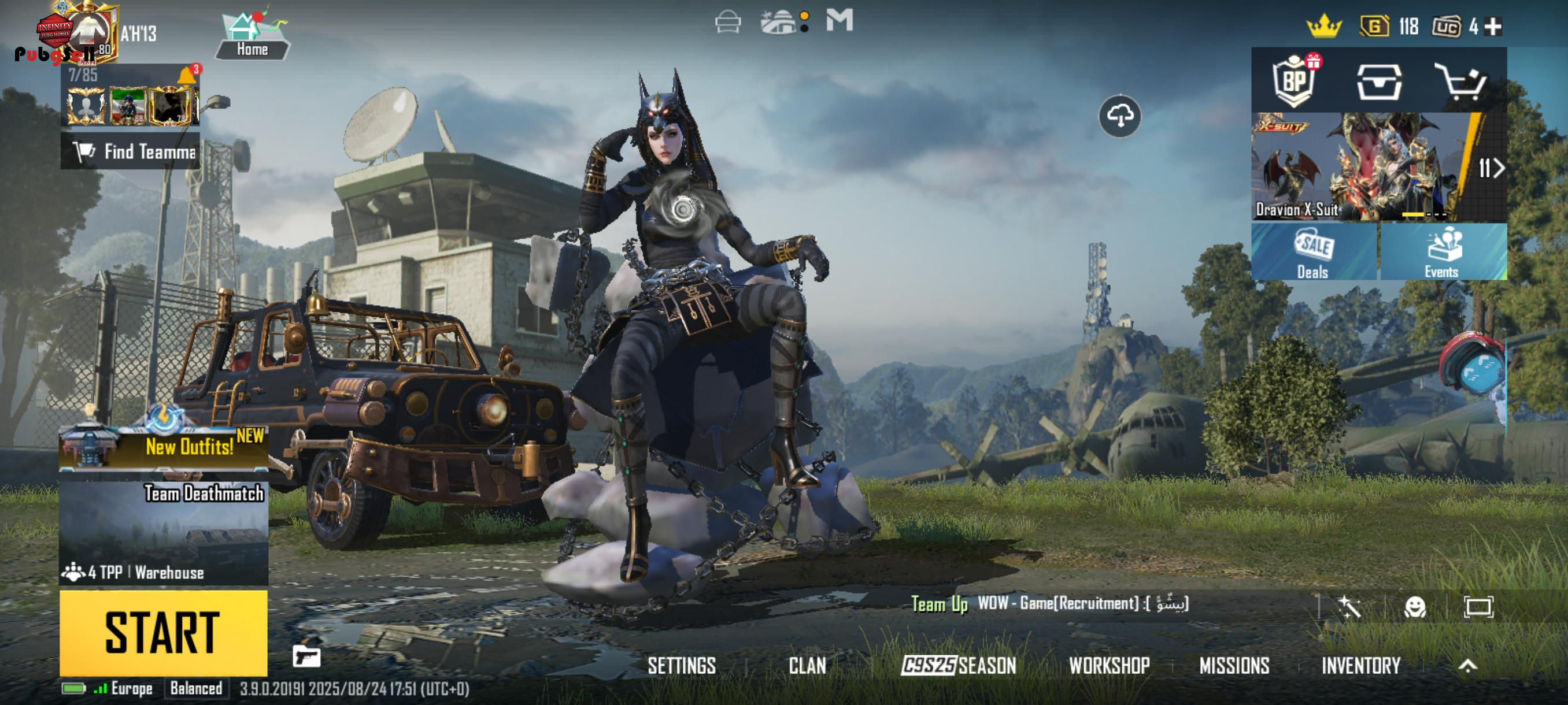
Task: Open the New Outfits banner
Action: pos(163,447)
